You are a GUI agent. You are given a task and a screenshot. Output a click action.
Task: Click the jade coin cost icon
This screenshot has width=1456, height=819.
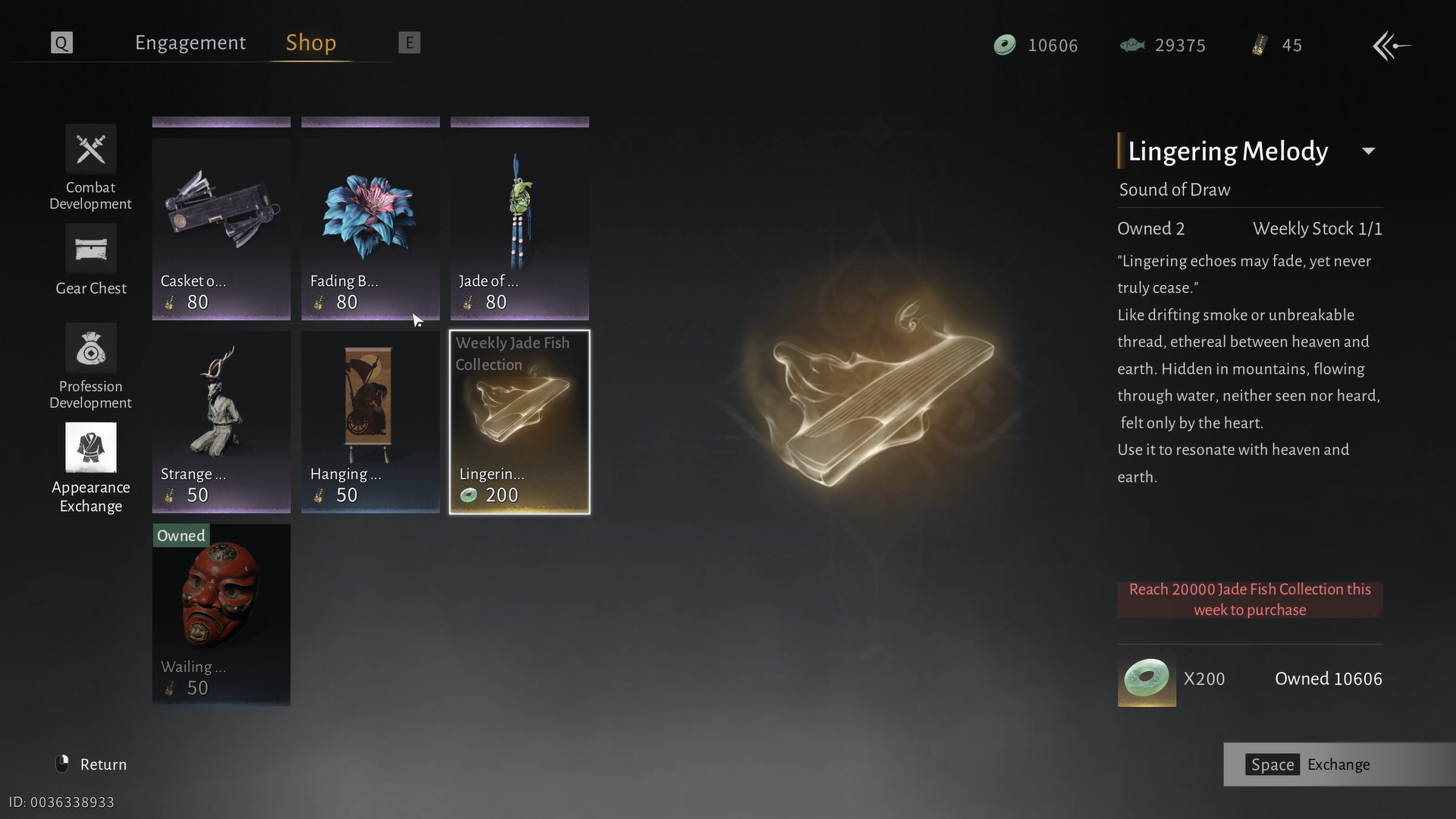[1147, 679]
